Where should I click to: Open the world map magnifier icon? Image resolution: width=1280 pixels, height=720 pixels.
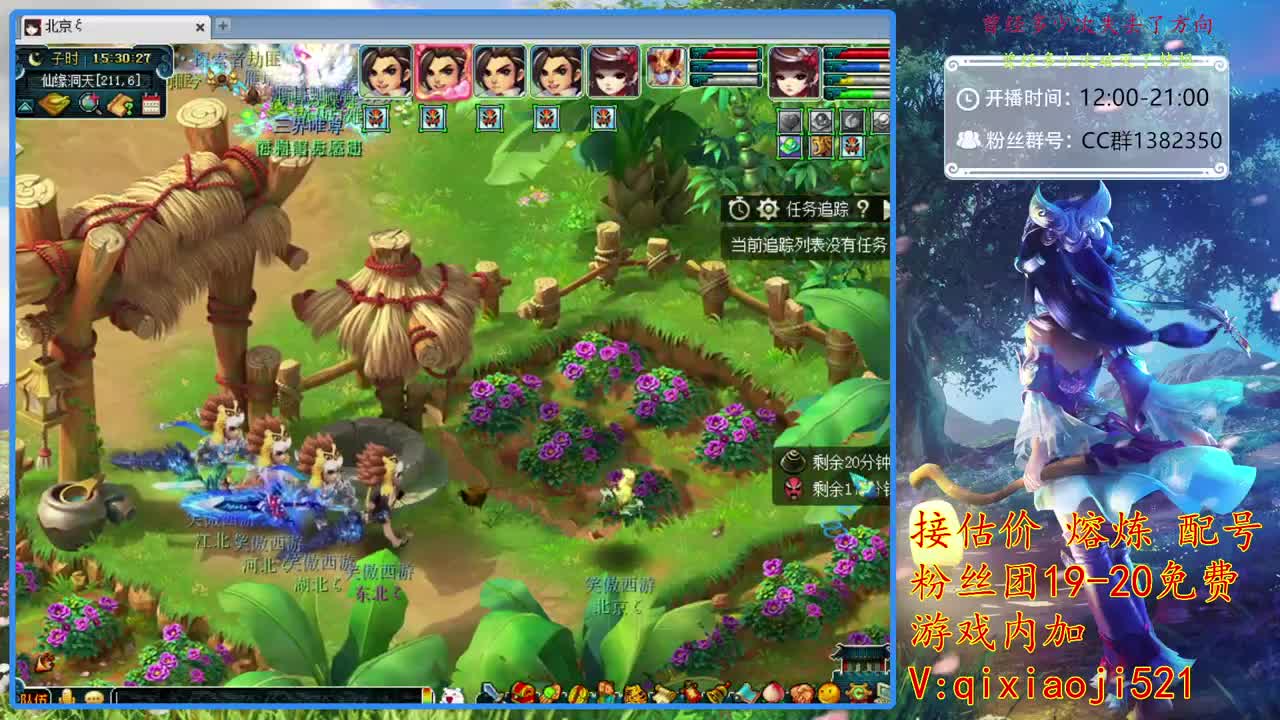click(87, 102)
